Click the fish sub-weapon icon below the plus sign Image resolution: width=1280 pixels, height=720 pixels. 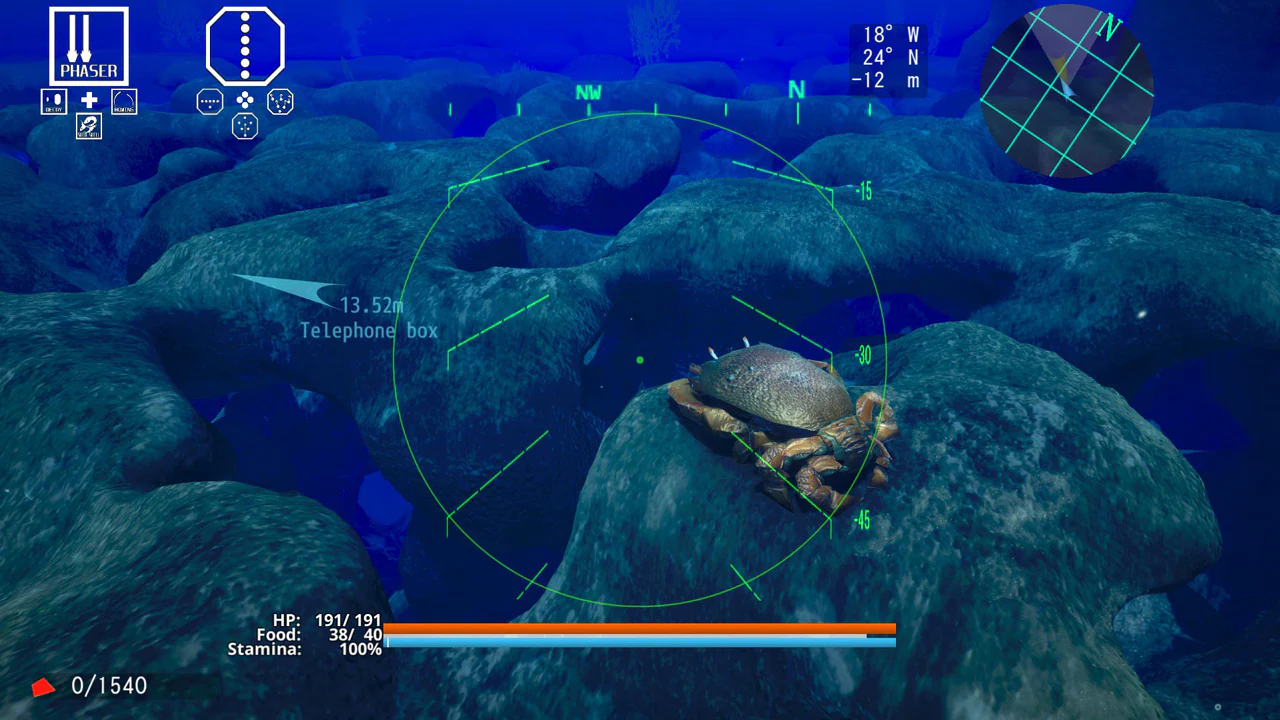(x=89, y=127)
